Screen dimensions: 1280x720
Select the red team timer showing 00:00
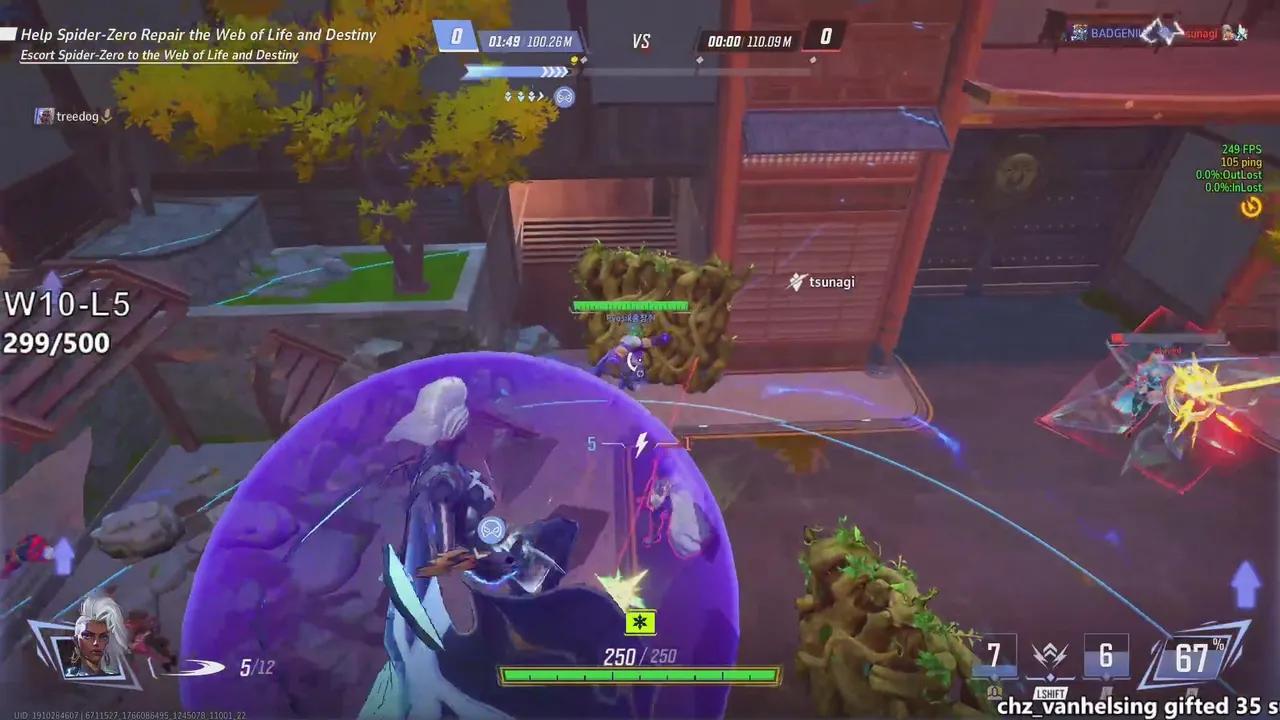coord(726,41)
